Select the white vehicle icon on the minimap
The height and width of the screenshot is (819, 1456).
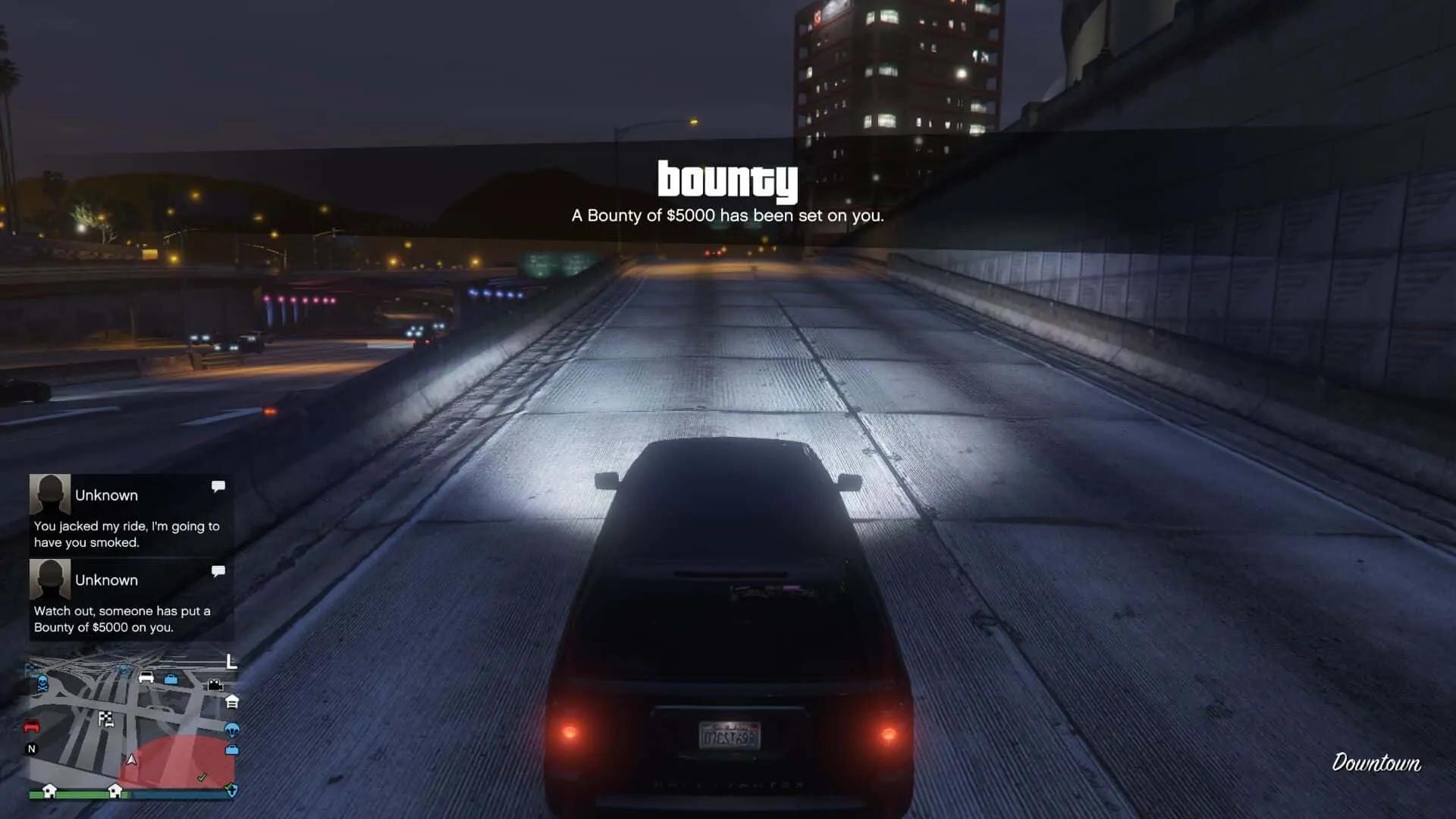click(146, 678)
